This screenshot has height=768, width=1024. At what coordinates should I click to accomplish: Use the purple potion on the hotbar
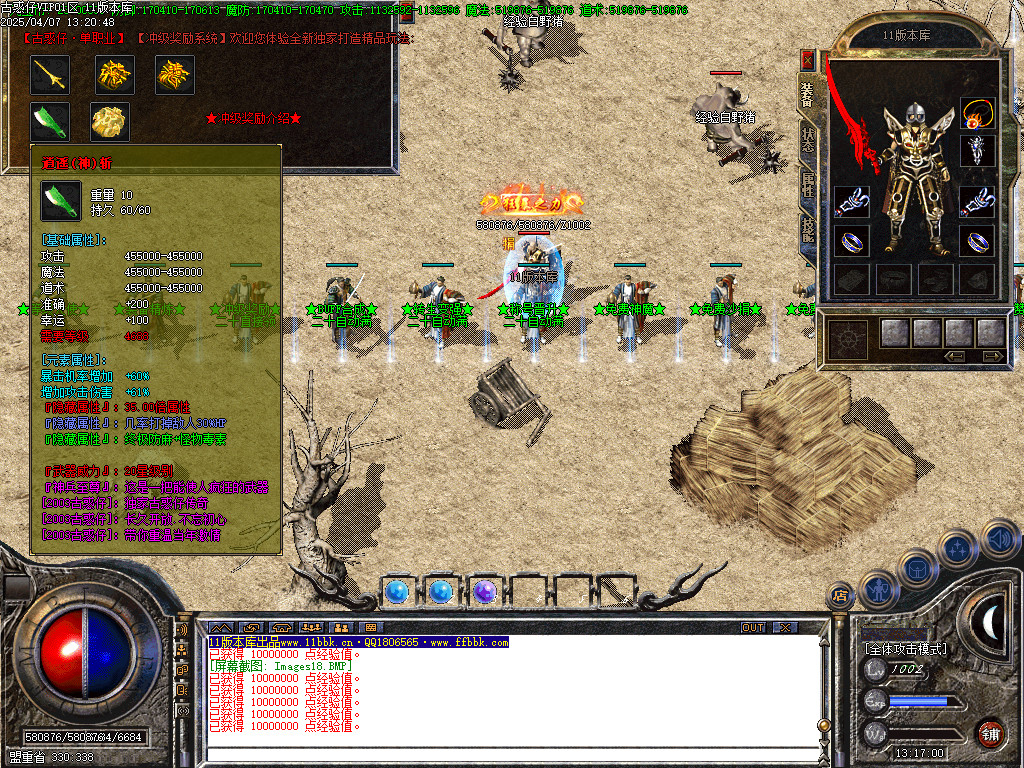click(x=485, y=592)
